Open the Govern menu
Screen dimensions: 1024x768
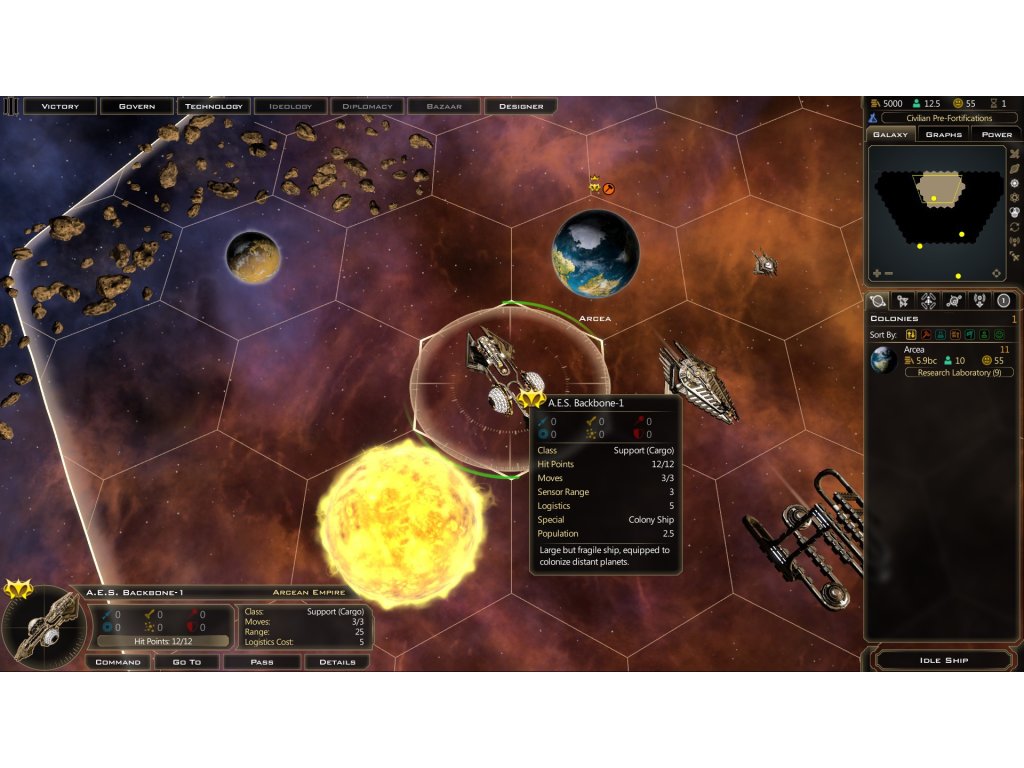coord(137,106)
